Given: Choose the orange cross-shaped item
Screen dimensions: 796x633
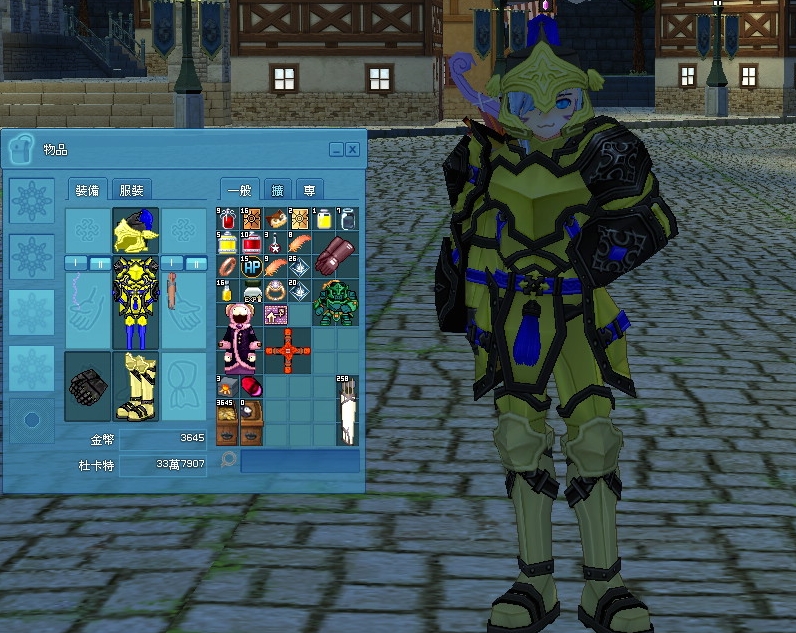Looking at the screenshot, I should coord(289,350).
